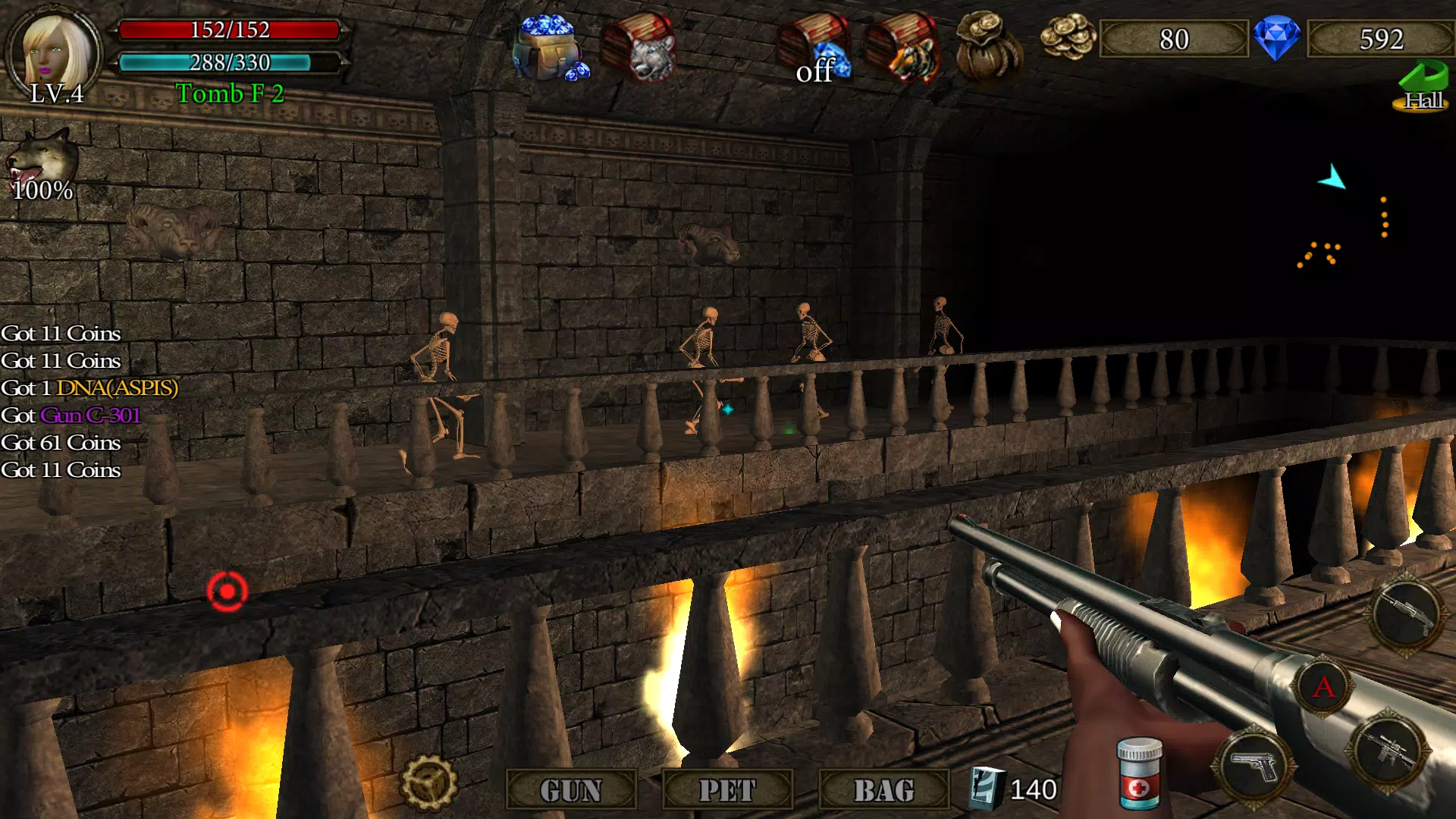This screenshot has width=1456, height=819.
Task: Open the wolf treasure chest
Action: [639, 47]
